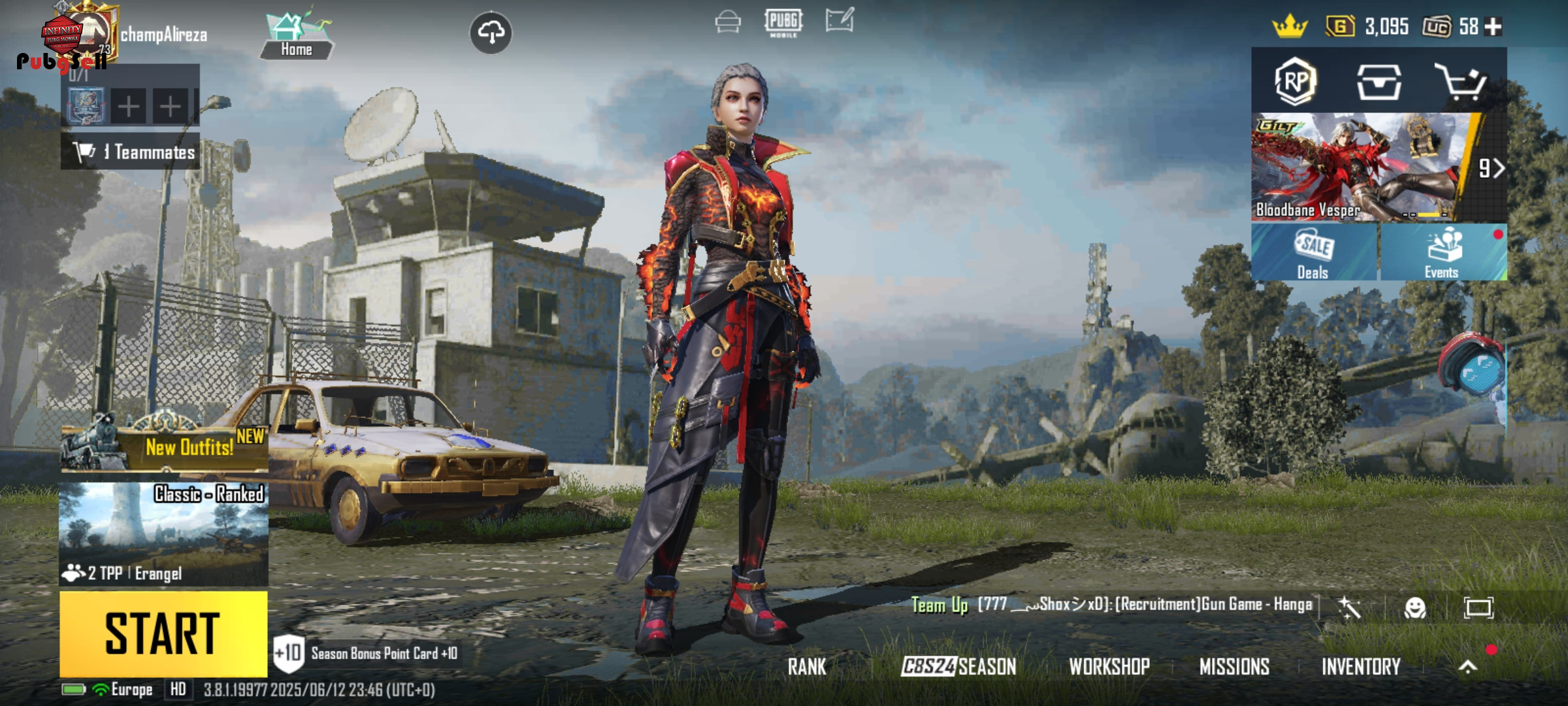Open the RANK menu
This screenshot has width=1568, height=706.
[807, 667]
